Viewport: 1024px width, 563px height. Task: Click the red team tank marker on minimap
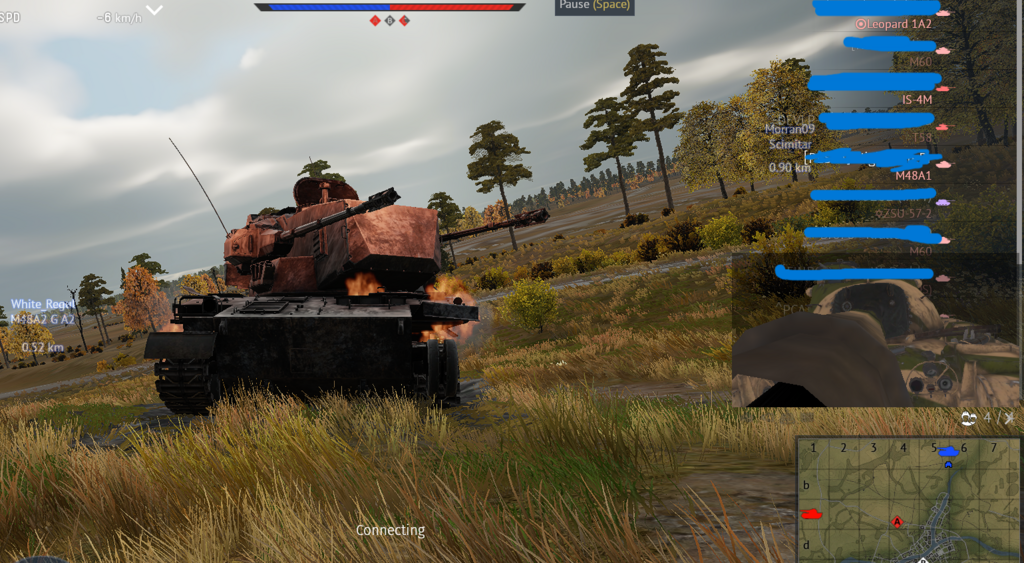811,514
